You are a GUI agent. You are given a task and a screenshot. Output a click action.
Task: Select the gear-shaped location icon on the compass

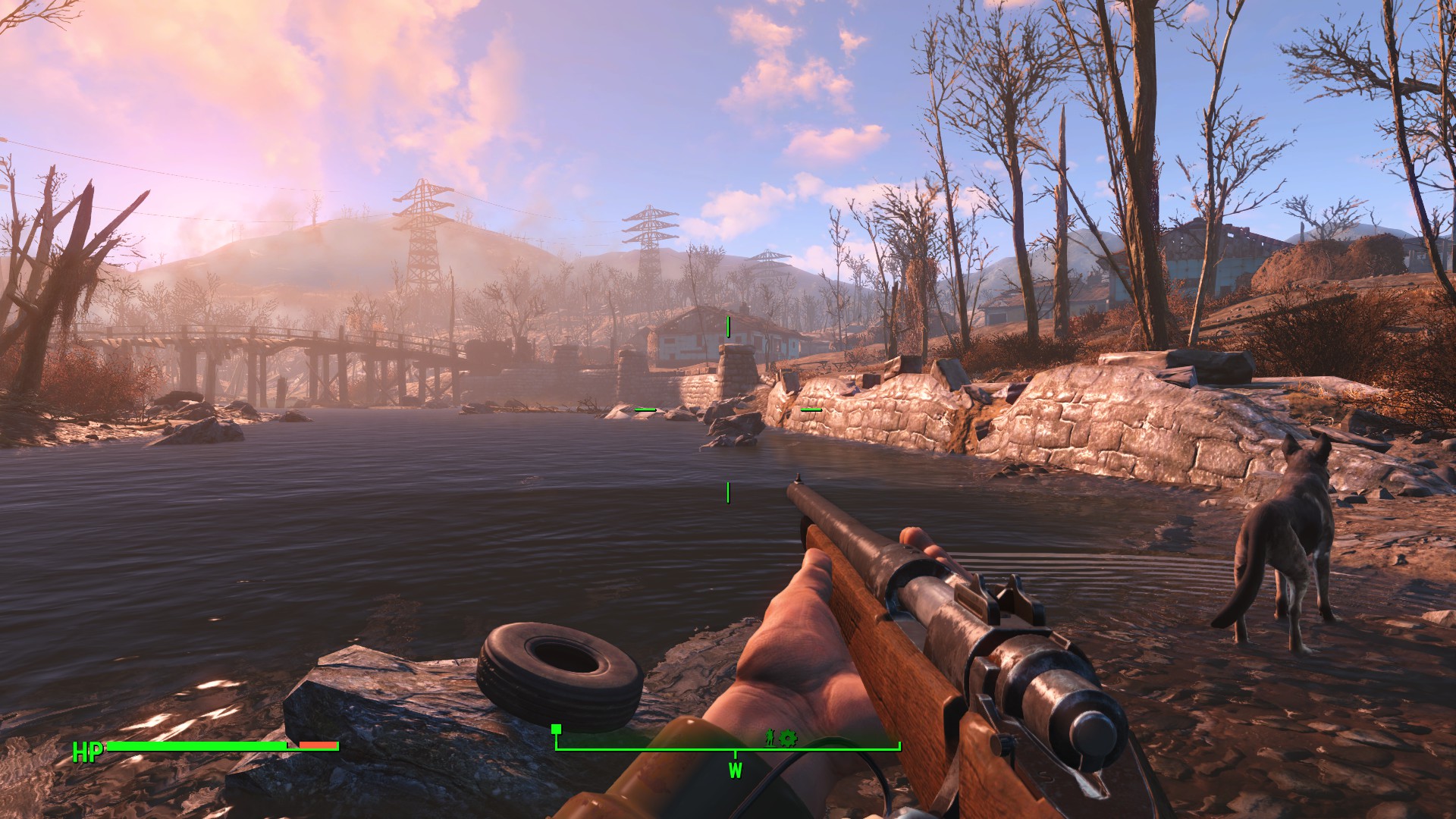tap(788, 736)
